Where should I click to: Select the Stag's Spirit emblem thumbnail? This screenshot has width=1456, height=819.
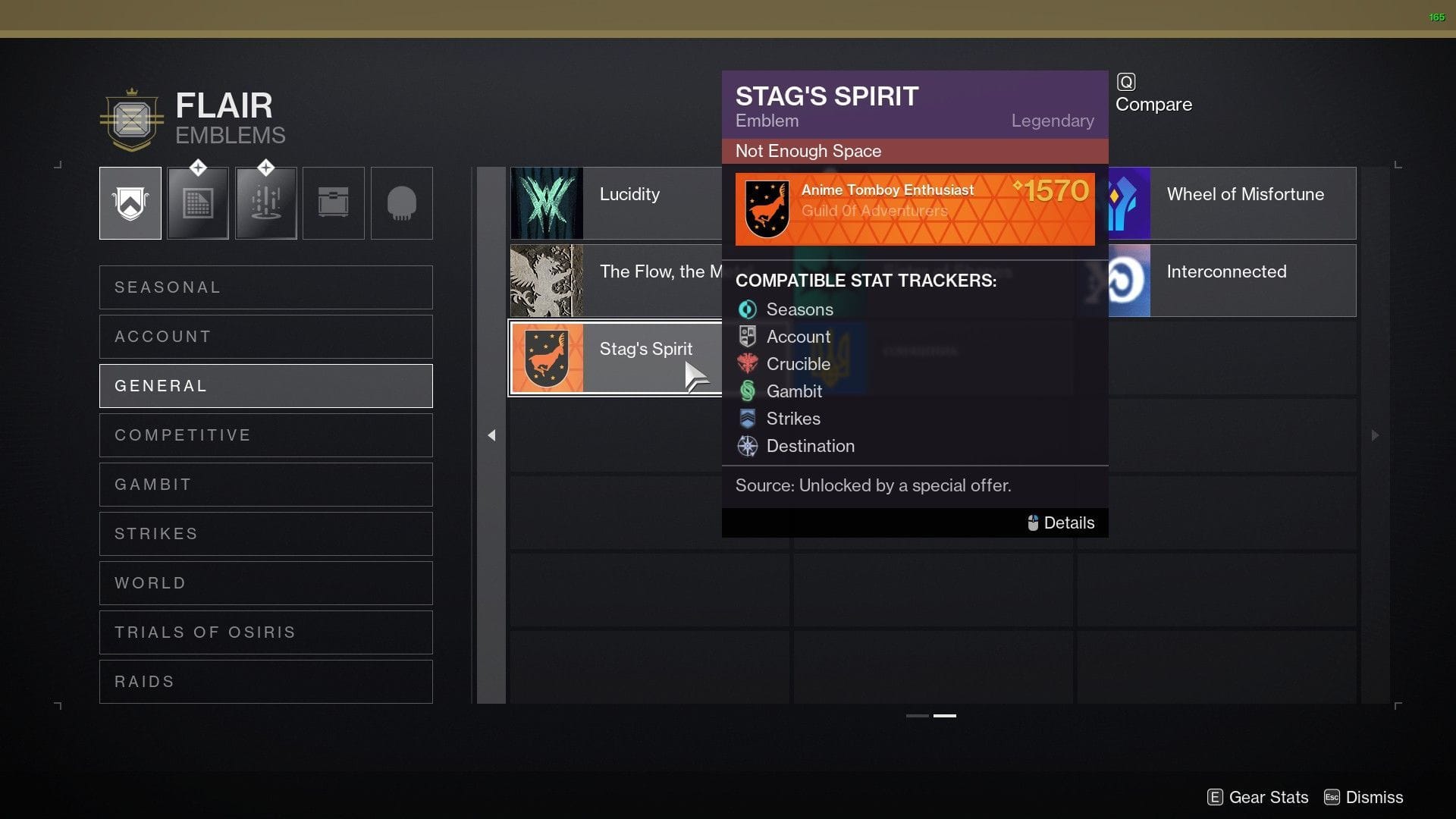point(548,357)
